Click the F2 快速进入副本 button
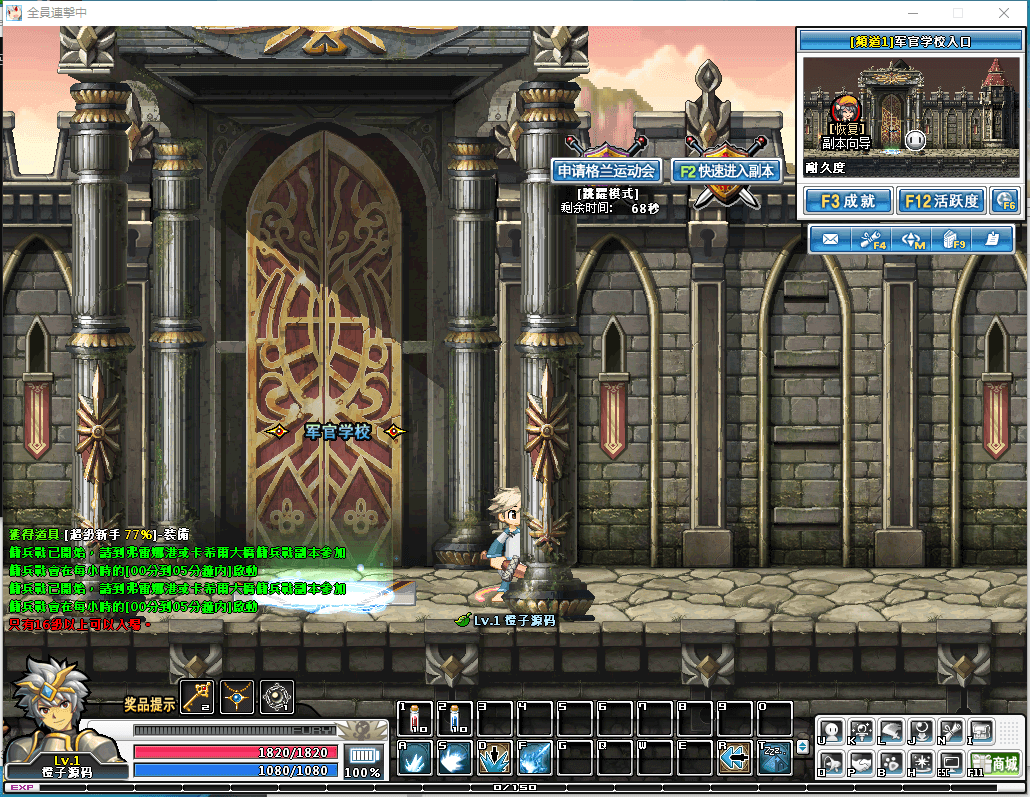 pos(725,171)
